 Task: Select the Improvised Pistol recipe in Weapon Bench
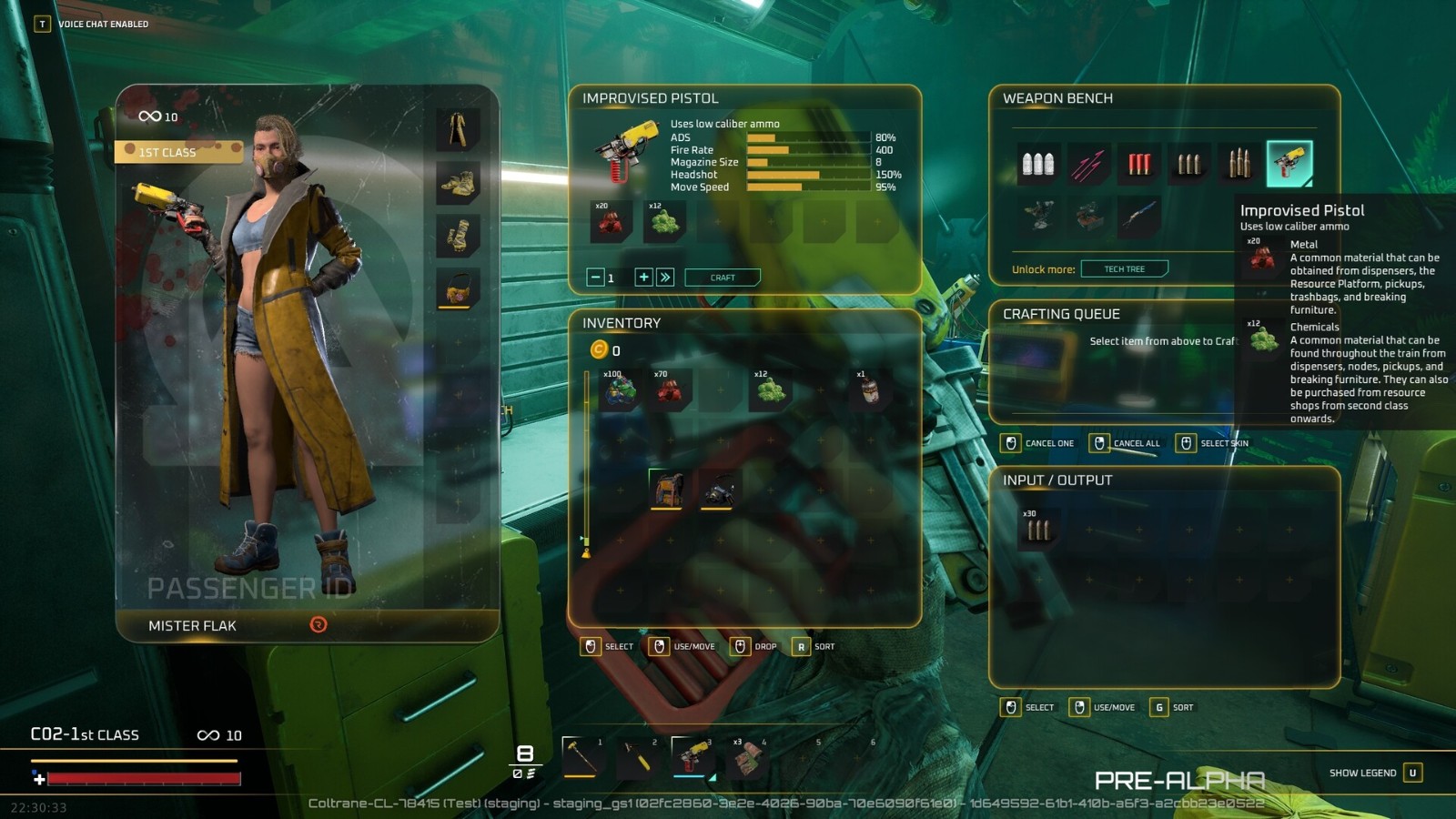1289,164
